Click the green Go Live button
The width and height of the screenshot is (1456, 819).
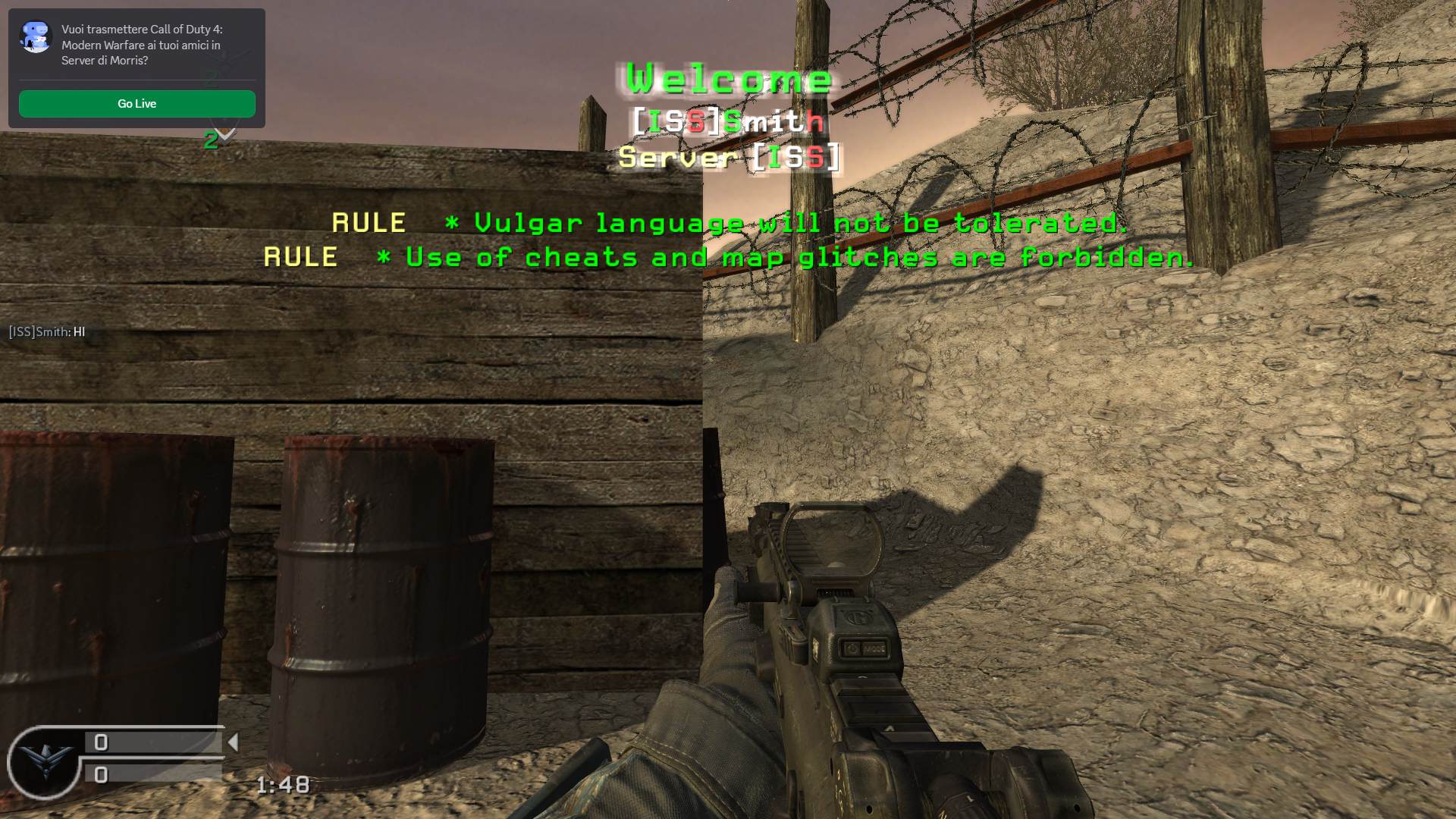click(x=136, y=104)
